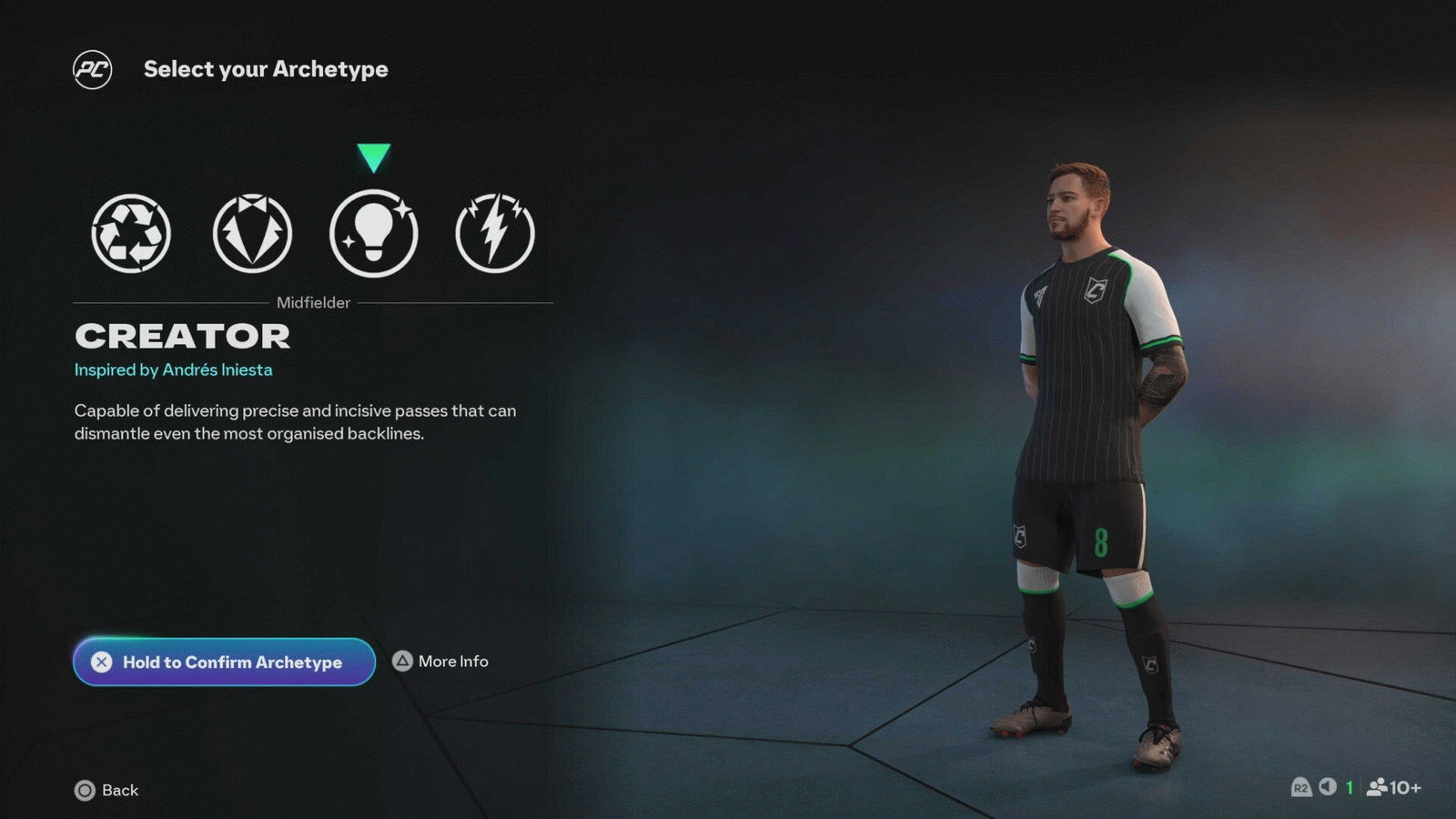Screen dimensions: 1456x819
Task: Click the X button icon on confirm bar
Action: point(102,662)
